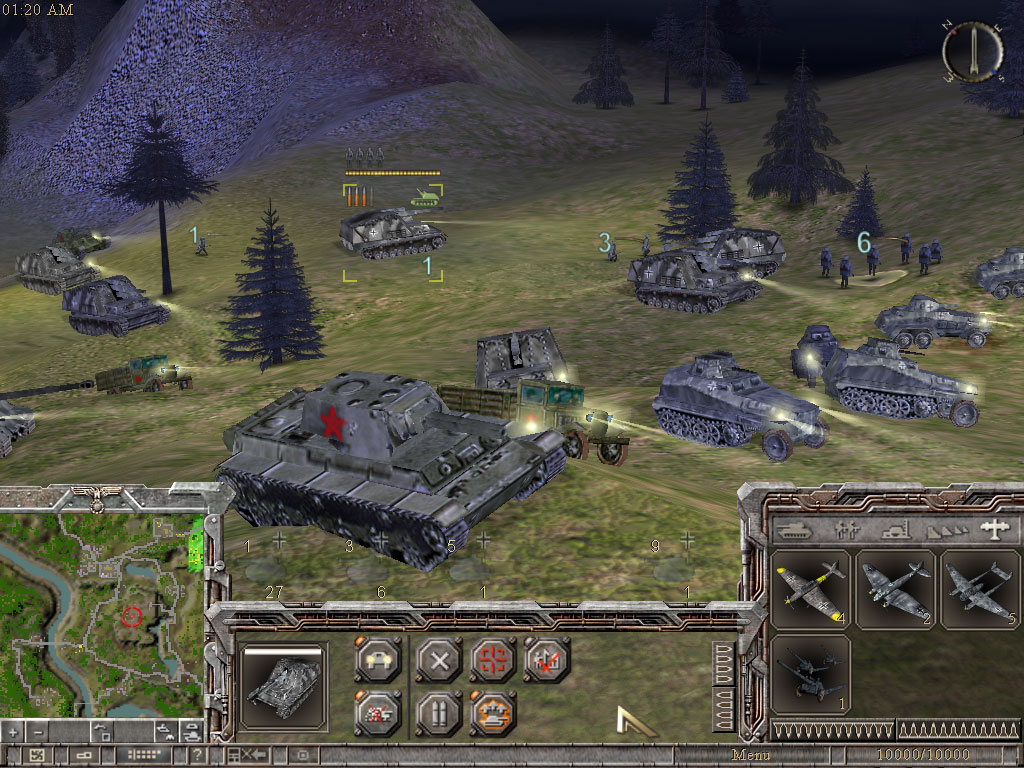1024x768 pixels.
Task: Switch to the tanks reinforcement tab
Action: pos(795,529)
